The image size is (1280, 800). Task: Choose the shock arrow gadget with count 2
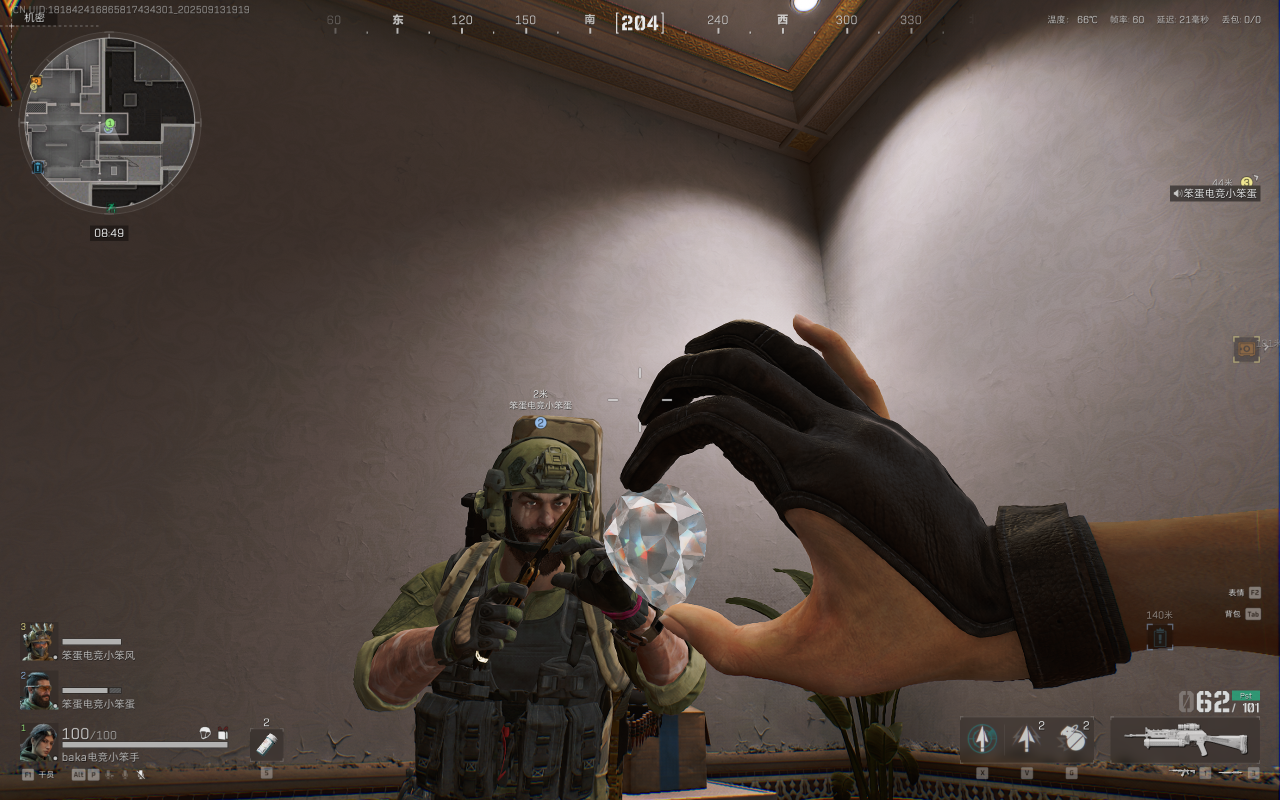point(1026,739)
